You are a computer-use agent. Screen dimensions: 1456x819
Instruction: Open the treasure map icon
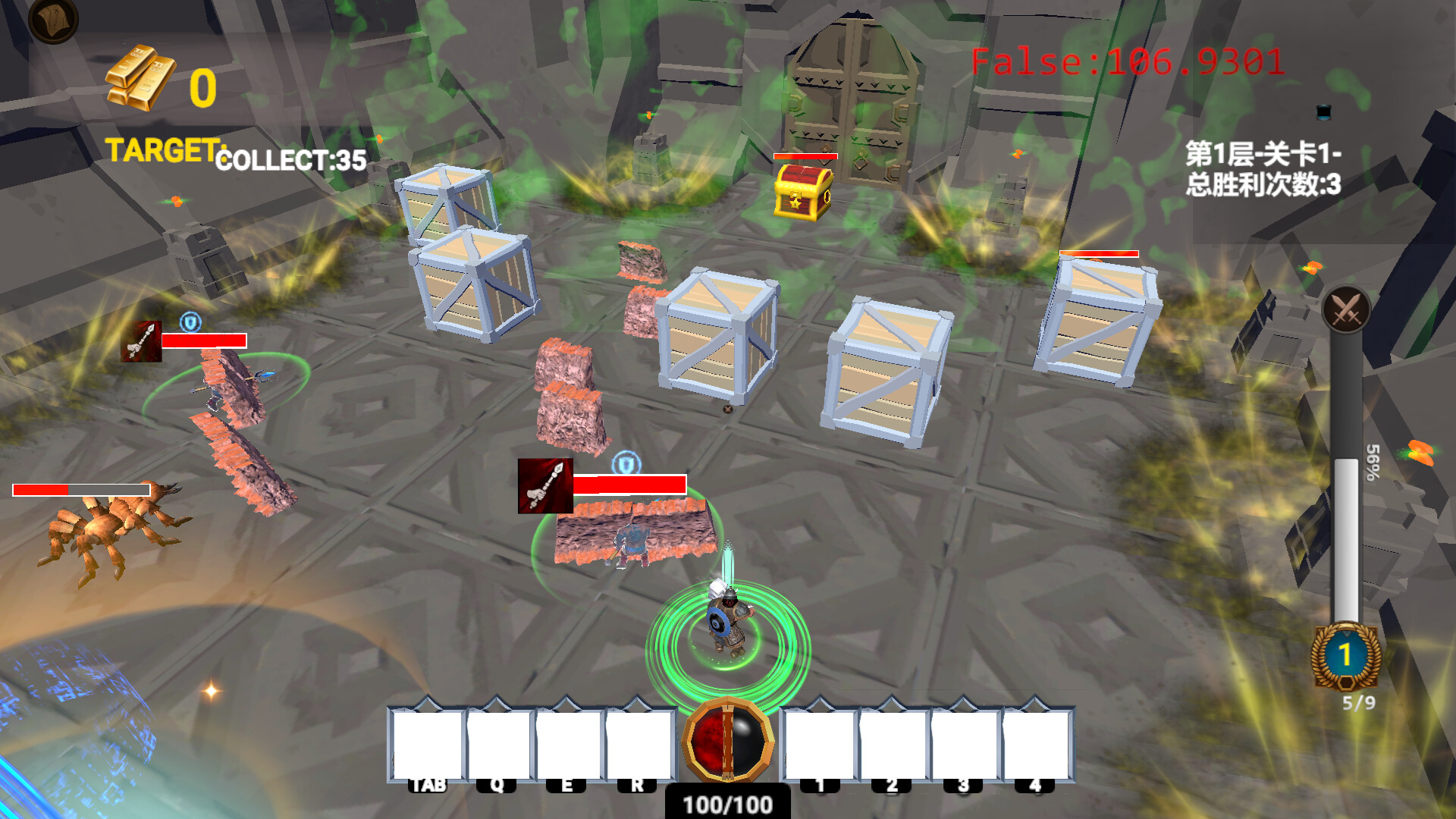53,21
